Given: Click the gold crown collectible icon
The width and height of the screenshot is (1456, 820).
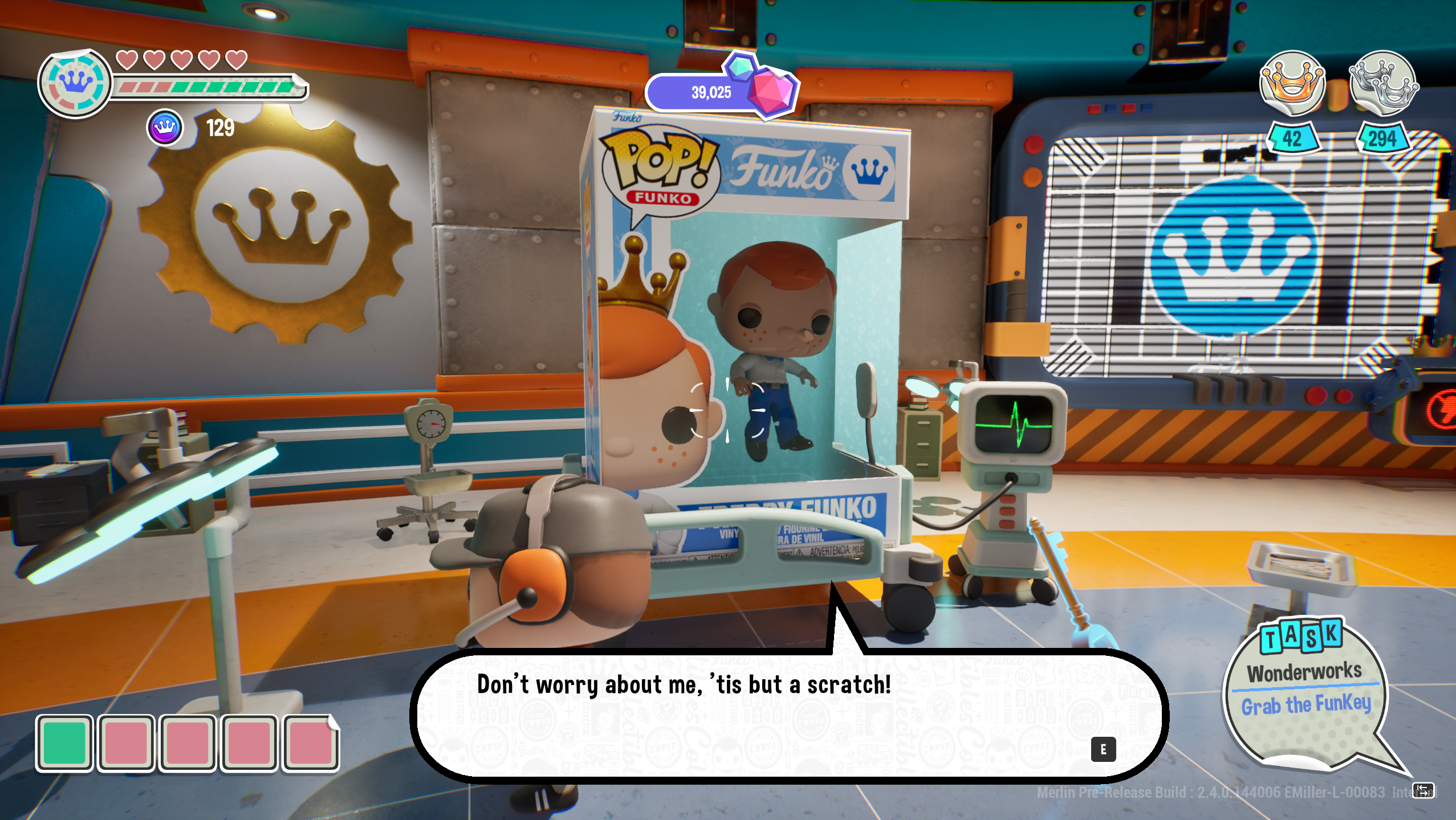Looking at the screenshot, I should [1292, 84].
